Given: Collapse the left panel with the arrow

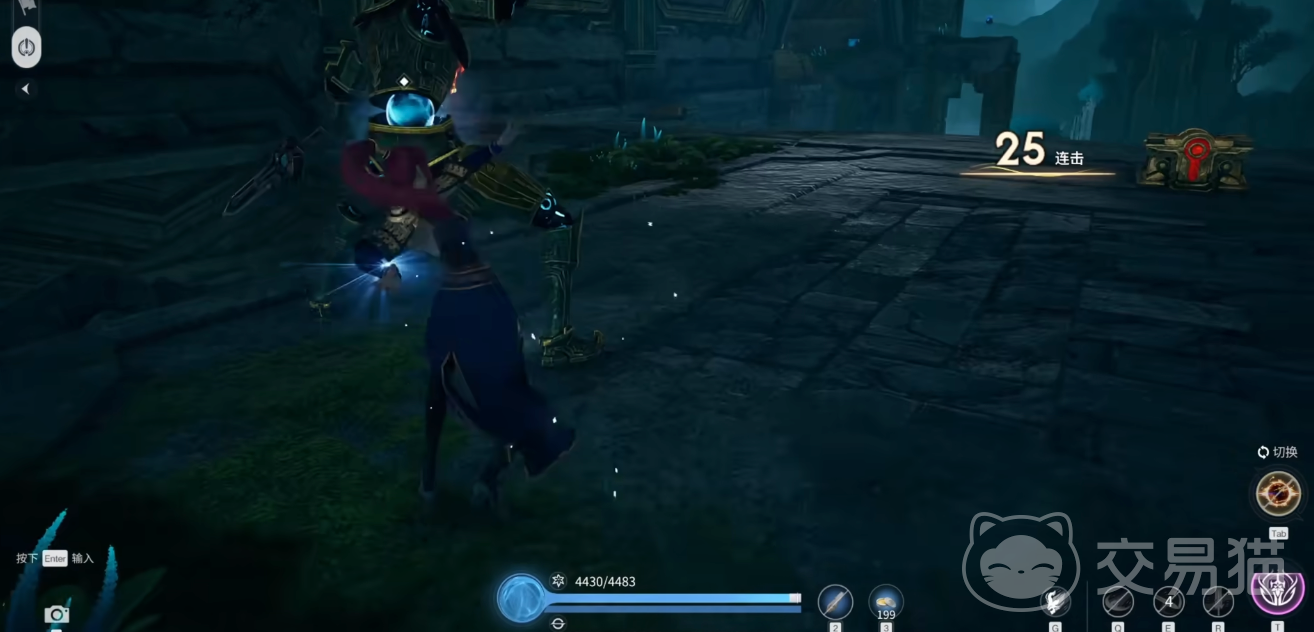Looking at the screenshot, I should [25, 89].
